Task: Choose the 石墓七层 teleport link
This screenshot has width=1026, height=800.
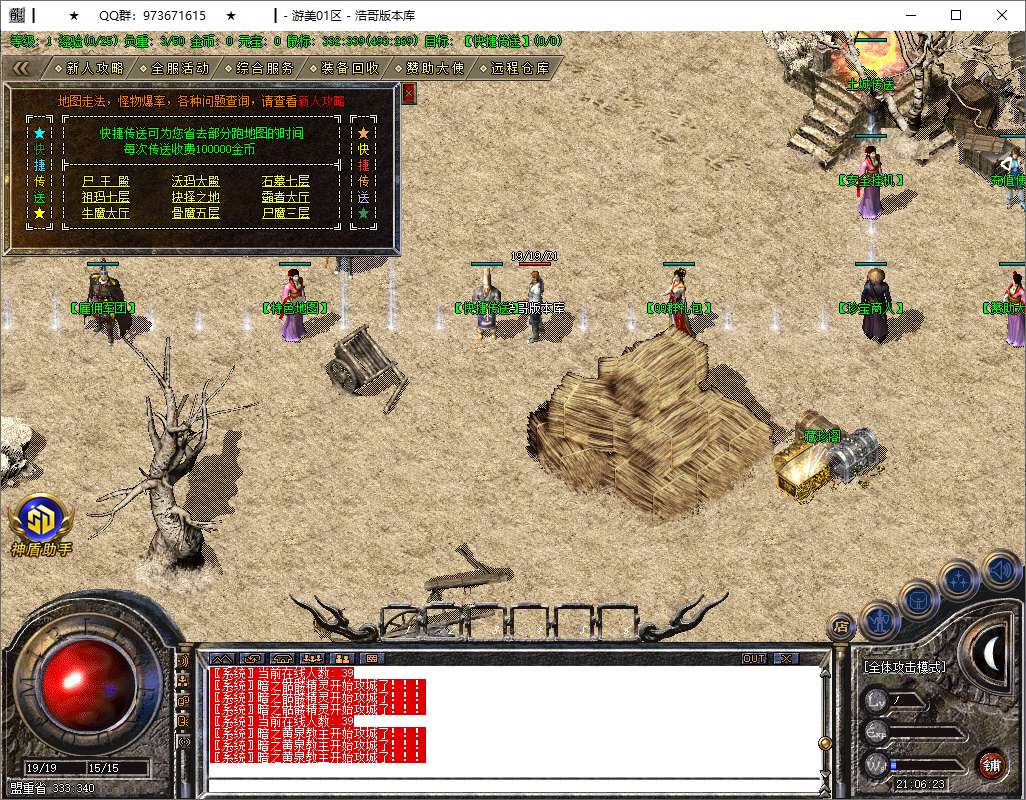Action: point(286,181)
